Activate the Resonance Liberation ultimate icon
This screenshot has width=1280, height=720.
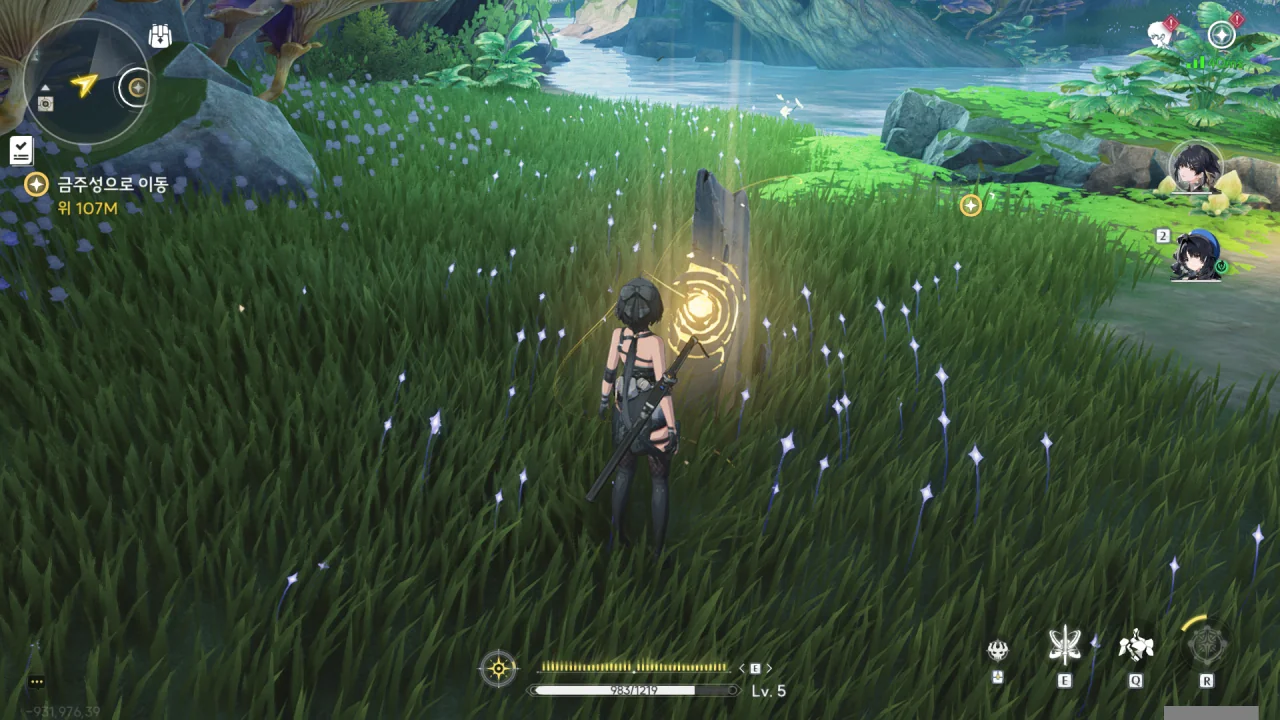click(1206, 647)
